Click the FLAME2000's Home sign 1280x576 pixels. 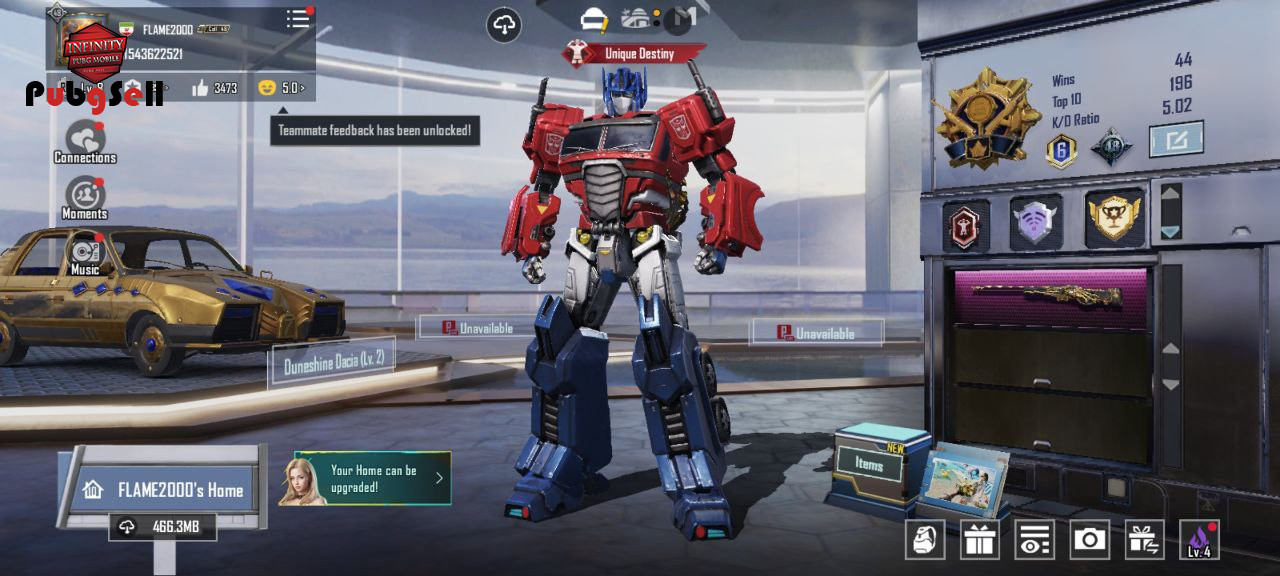[166, 490]
